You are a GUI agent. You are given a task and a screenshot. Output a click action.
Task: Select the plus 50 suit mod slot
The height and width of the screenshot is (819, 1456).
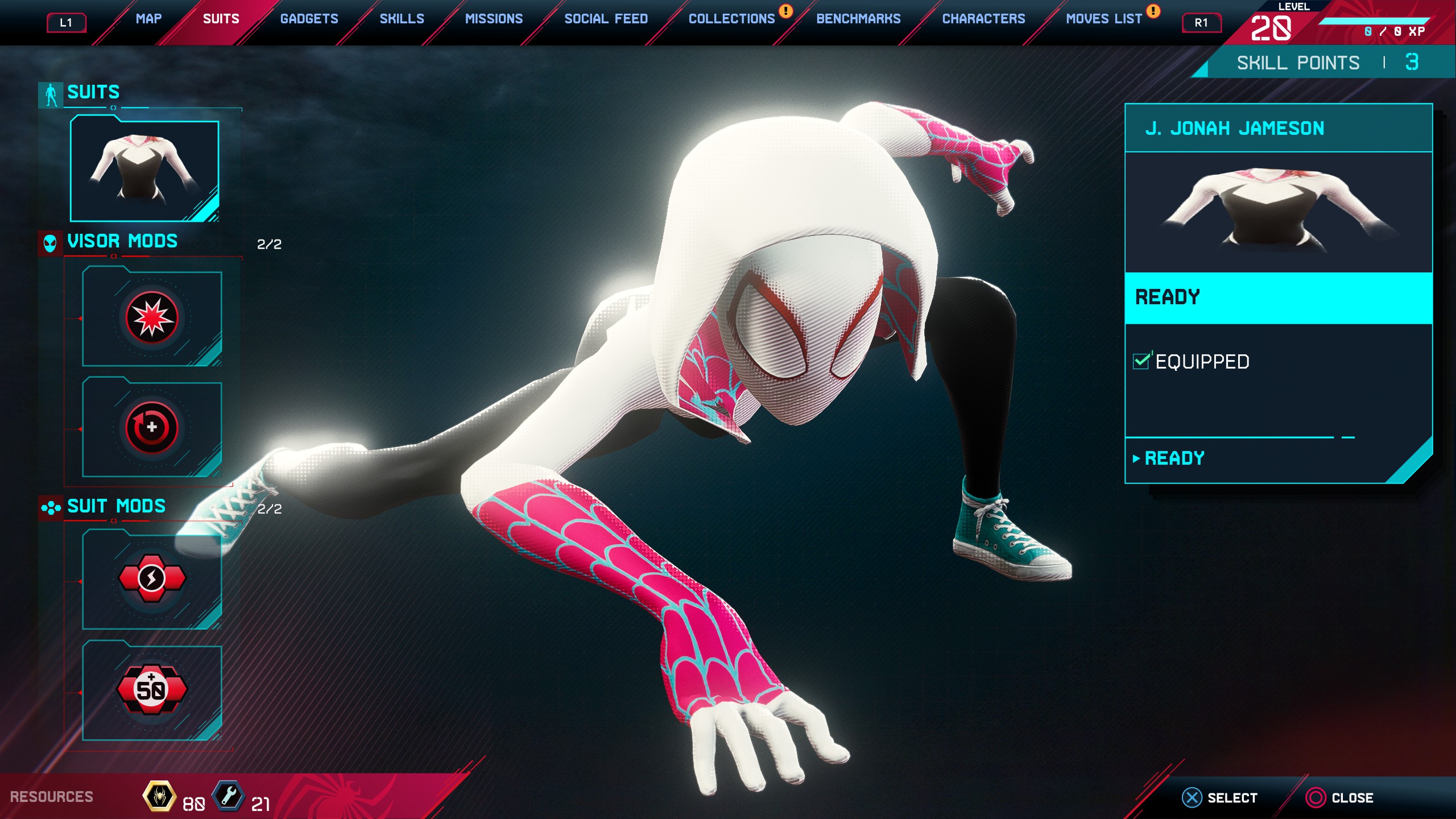[x=152, y=690]
